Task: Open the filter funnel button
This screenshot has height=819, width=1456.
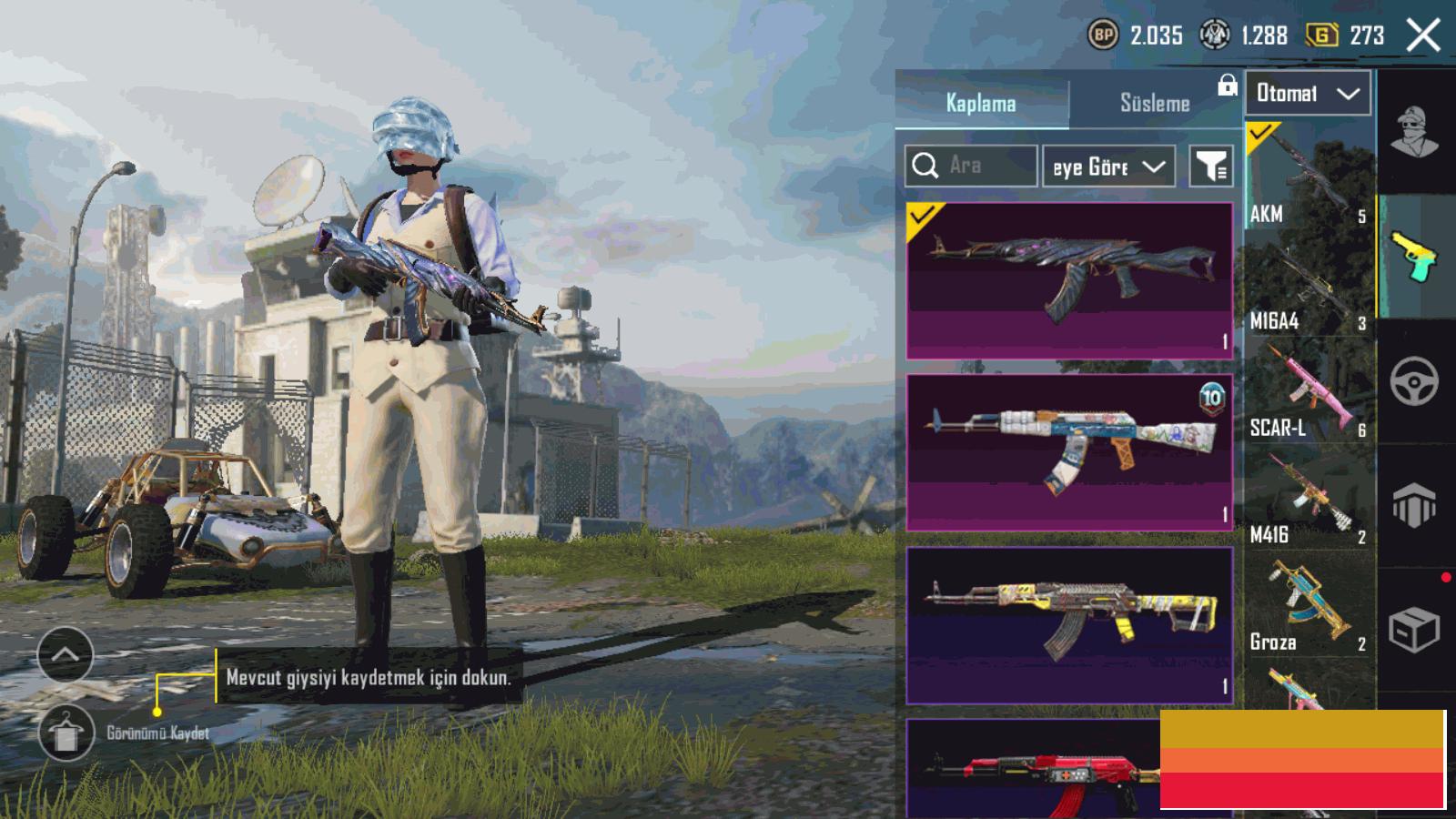Action: pos(1211,167)
